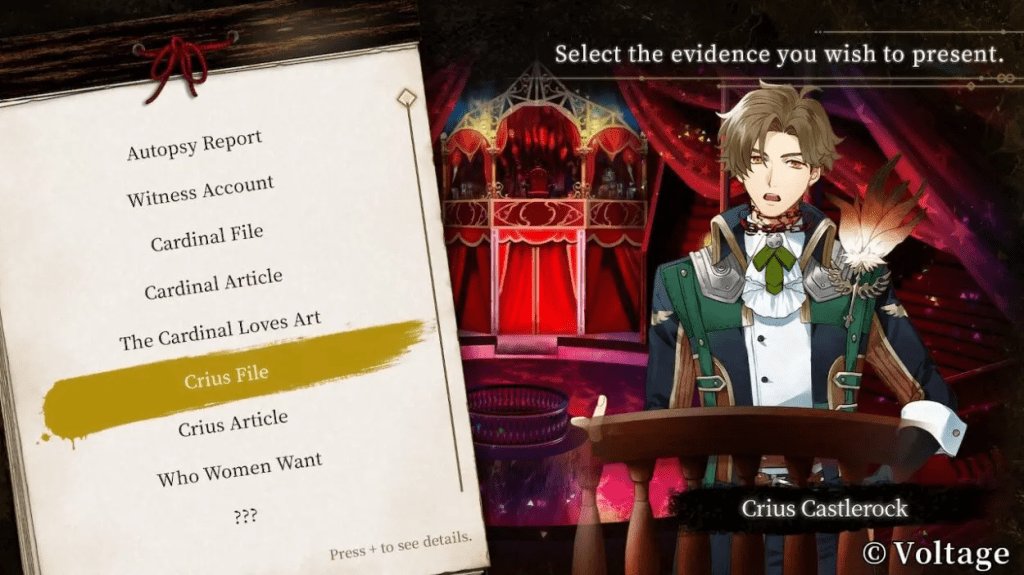
Task: Select the Cardinal Article entry
Action: pos(213,284)
